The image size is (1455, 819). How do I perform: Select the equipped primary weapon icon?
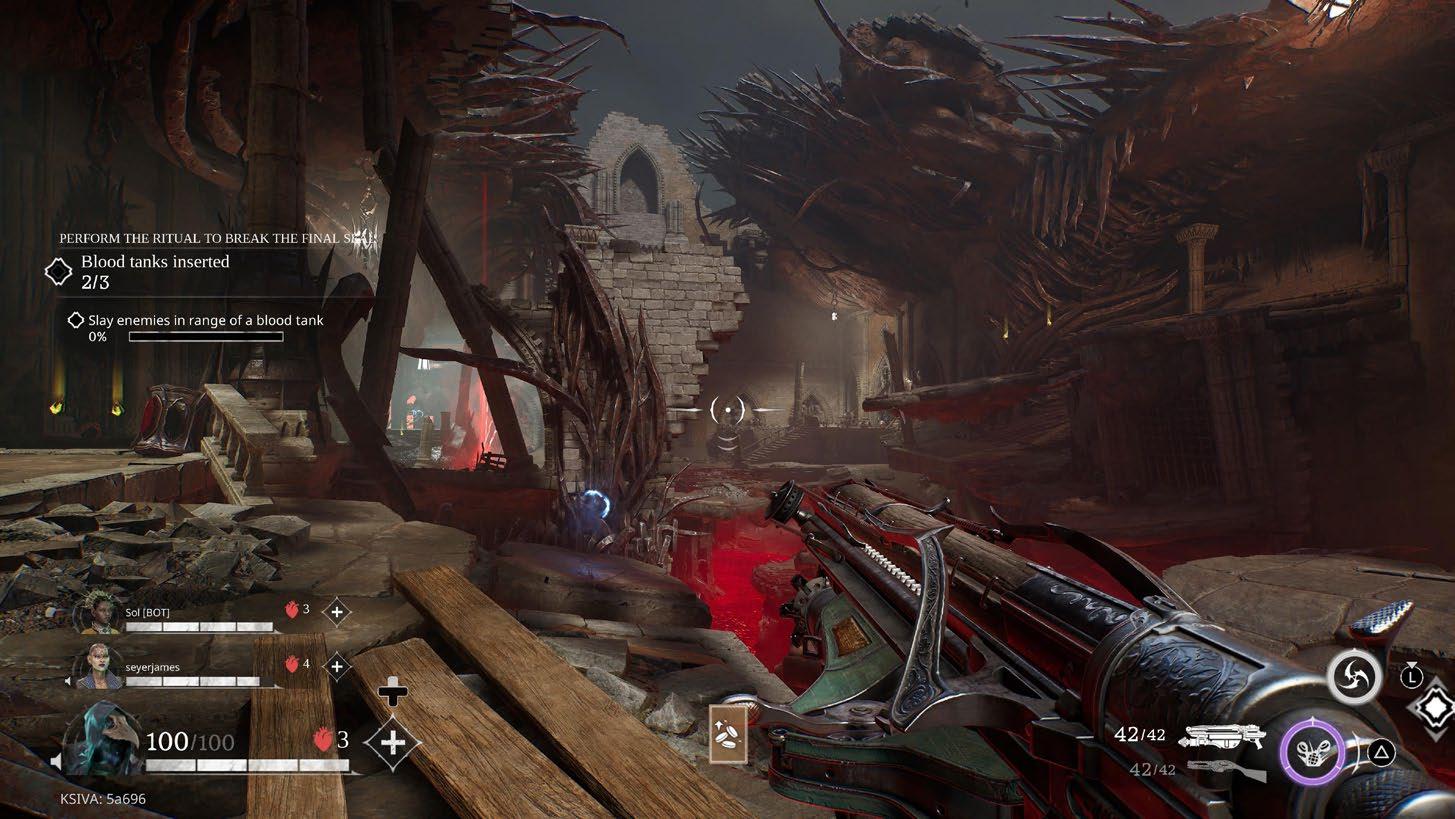tap(1221, 736)
